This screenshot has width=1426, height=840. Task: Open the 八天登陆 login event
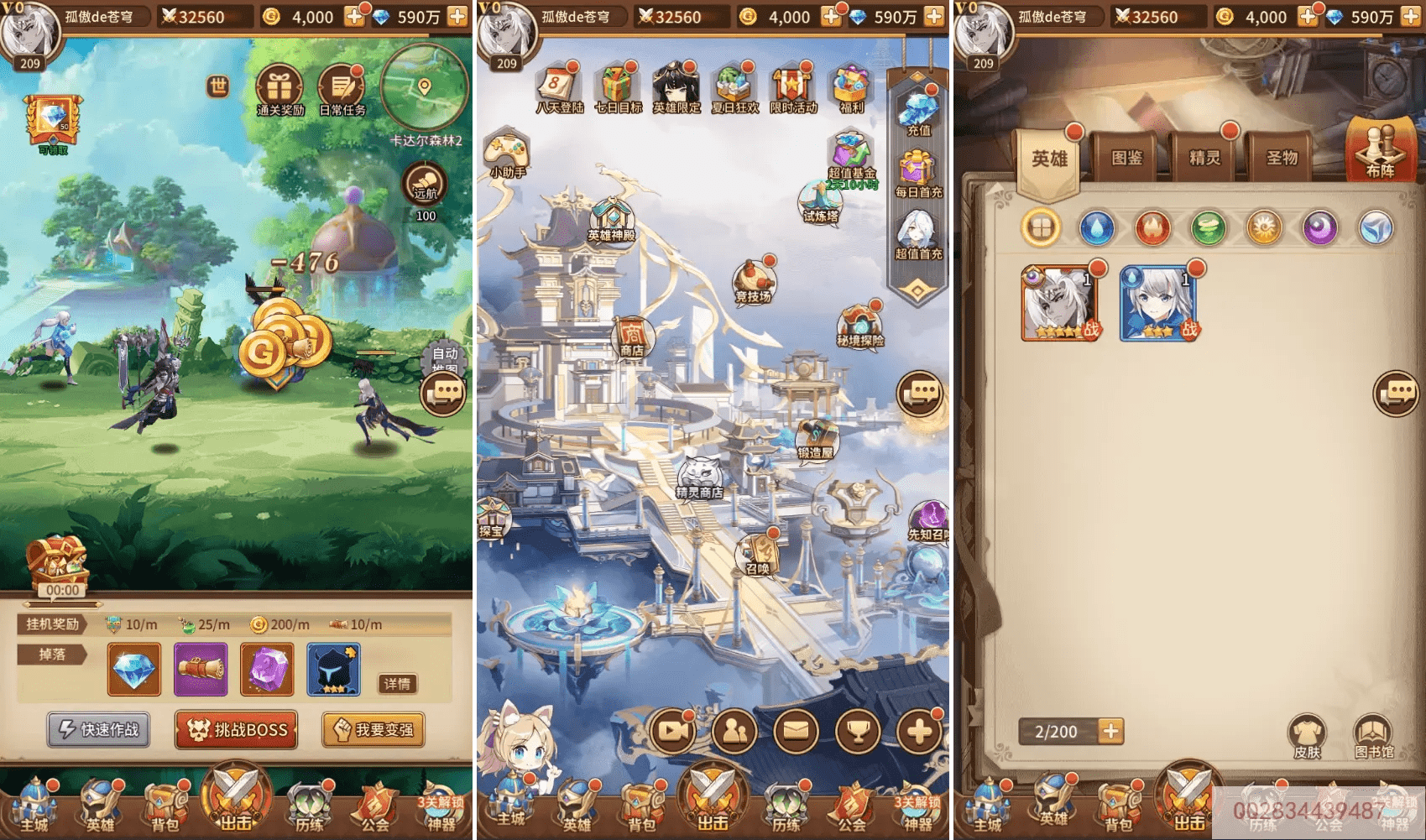coord(558,89)
